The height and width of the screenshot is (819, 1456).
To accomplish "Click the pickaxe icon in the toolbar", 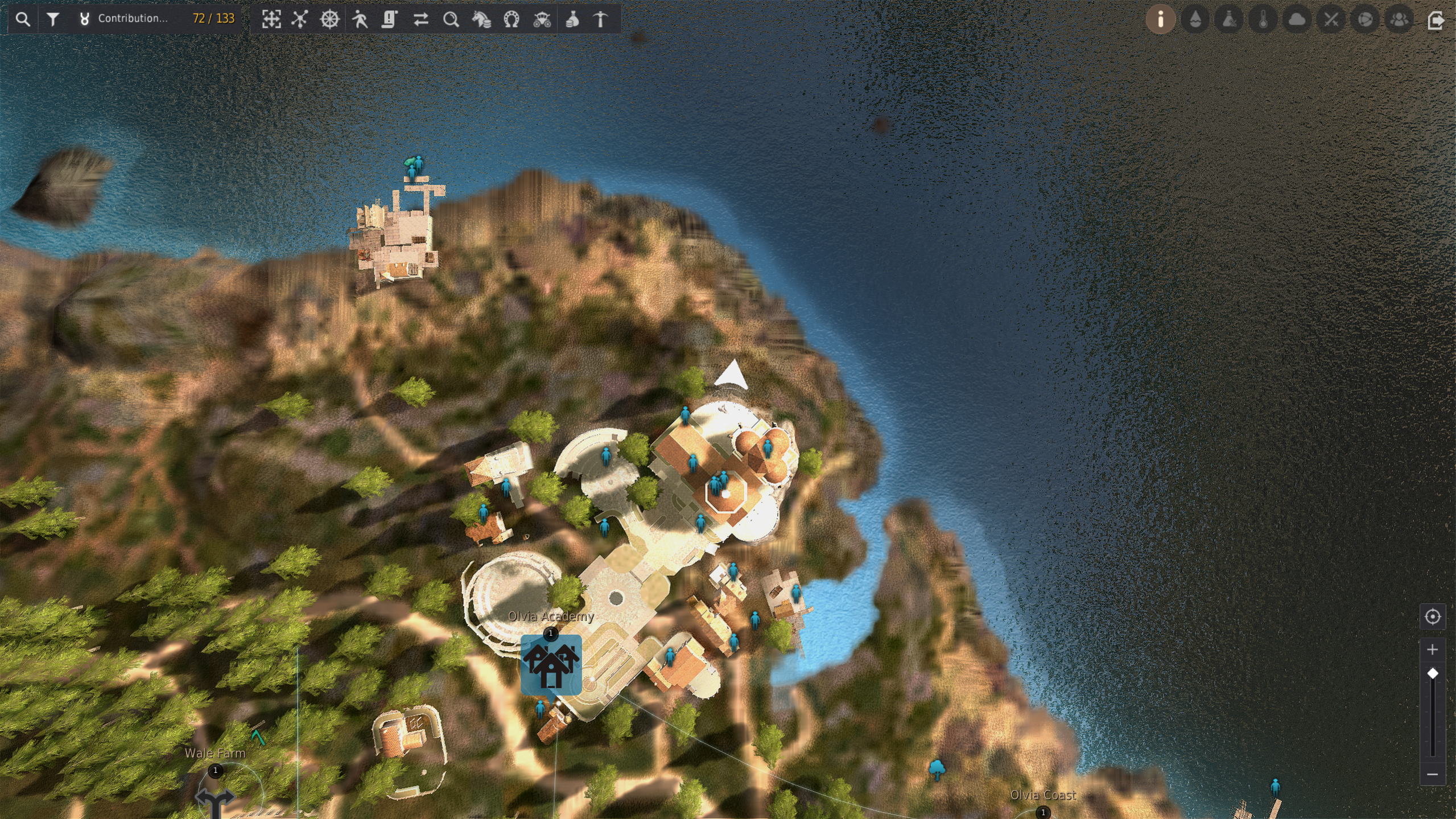I will [x=601, y=19].
